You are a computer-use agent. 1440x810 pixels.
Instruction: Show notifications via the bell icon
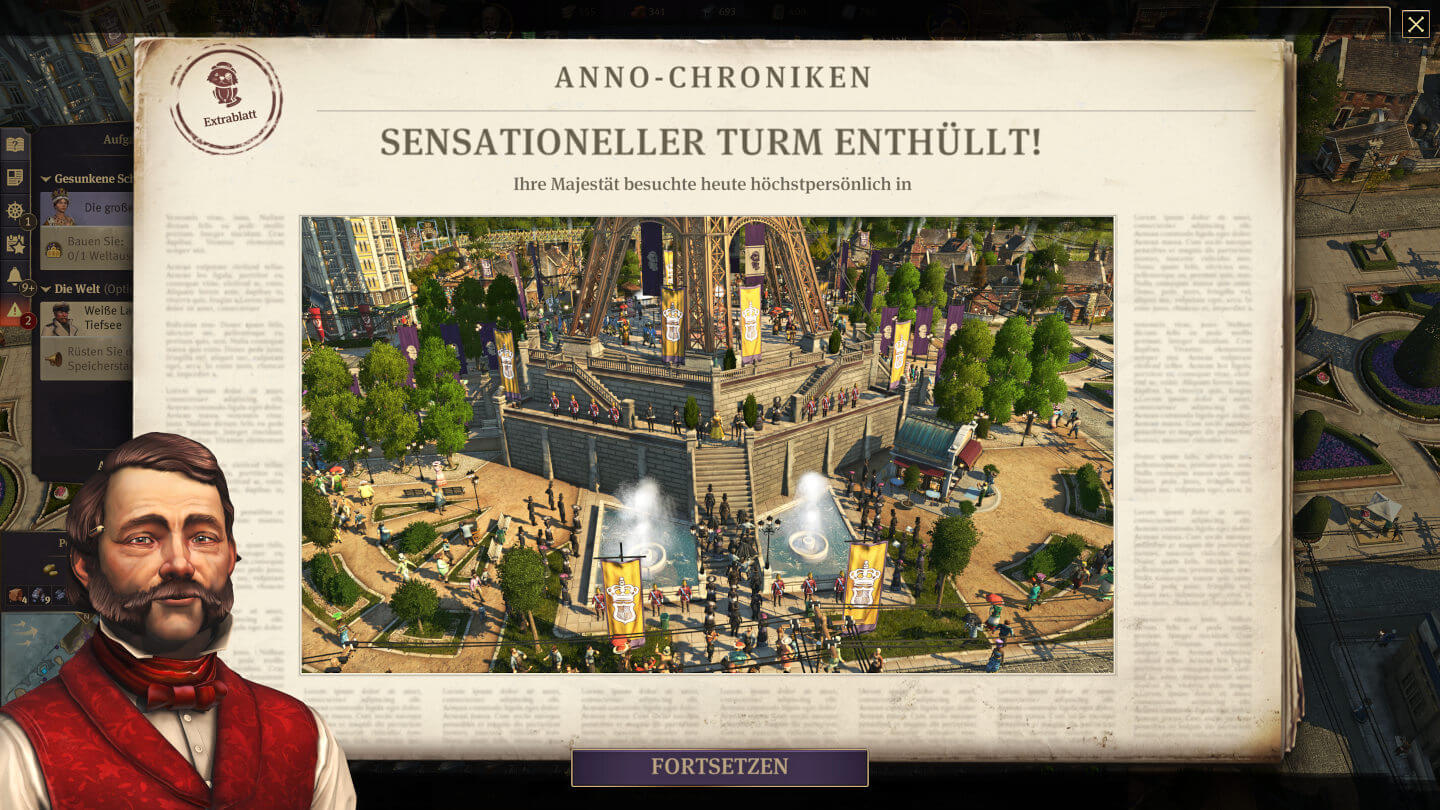tap(15, 275)
